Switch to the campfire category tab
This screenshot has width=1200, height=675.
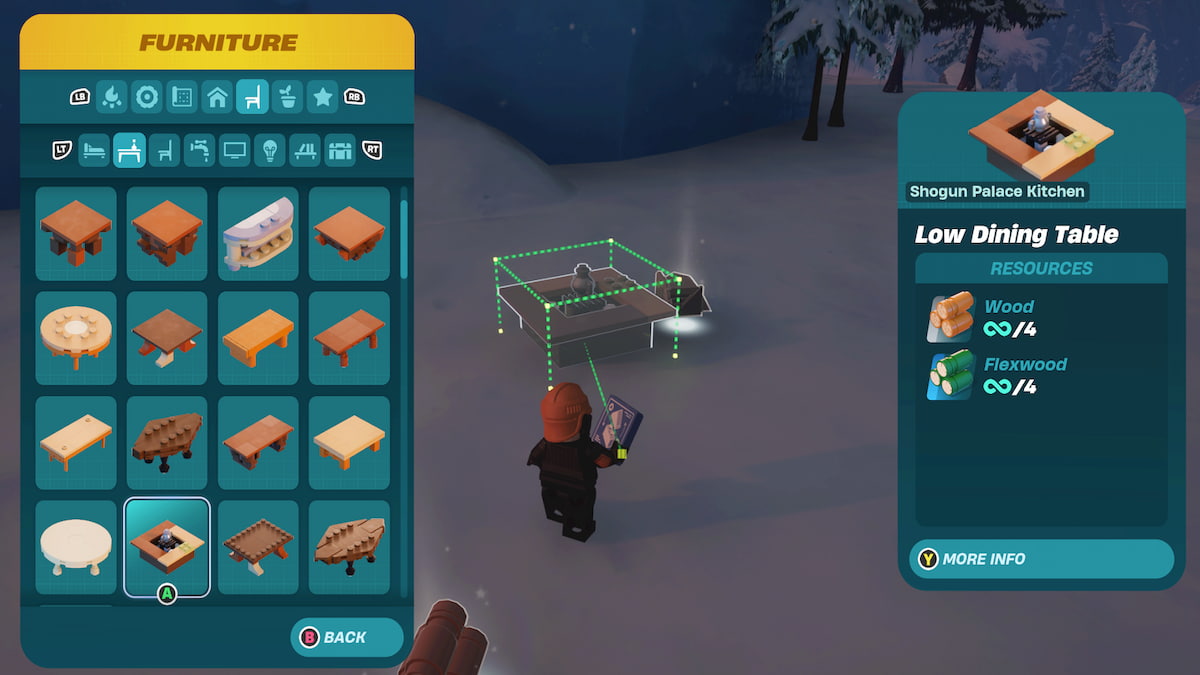click(x=113, y=97)
